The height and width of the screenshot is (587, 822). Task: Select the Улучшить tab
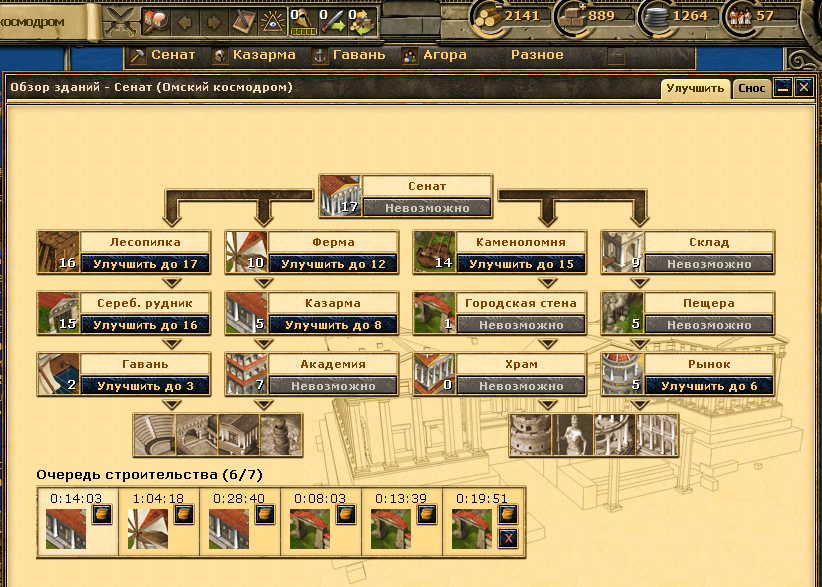pos(696,88)
